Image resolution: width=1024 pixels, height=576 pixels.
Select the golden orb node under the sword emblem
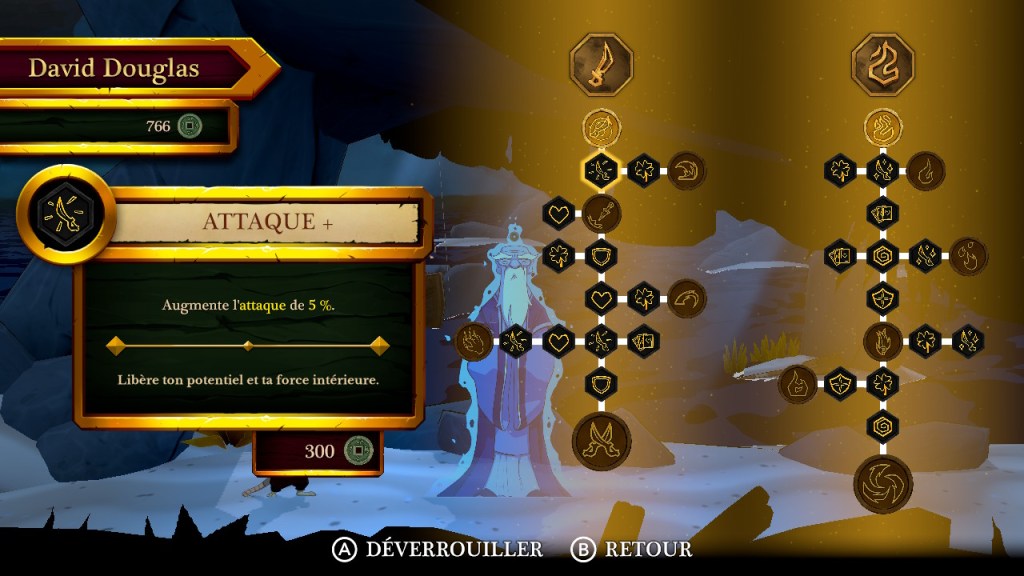(x=601, y=127)
